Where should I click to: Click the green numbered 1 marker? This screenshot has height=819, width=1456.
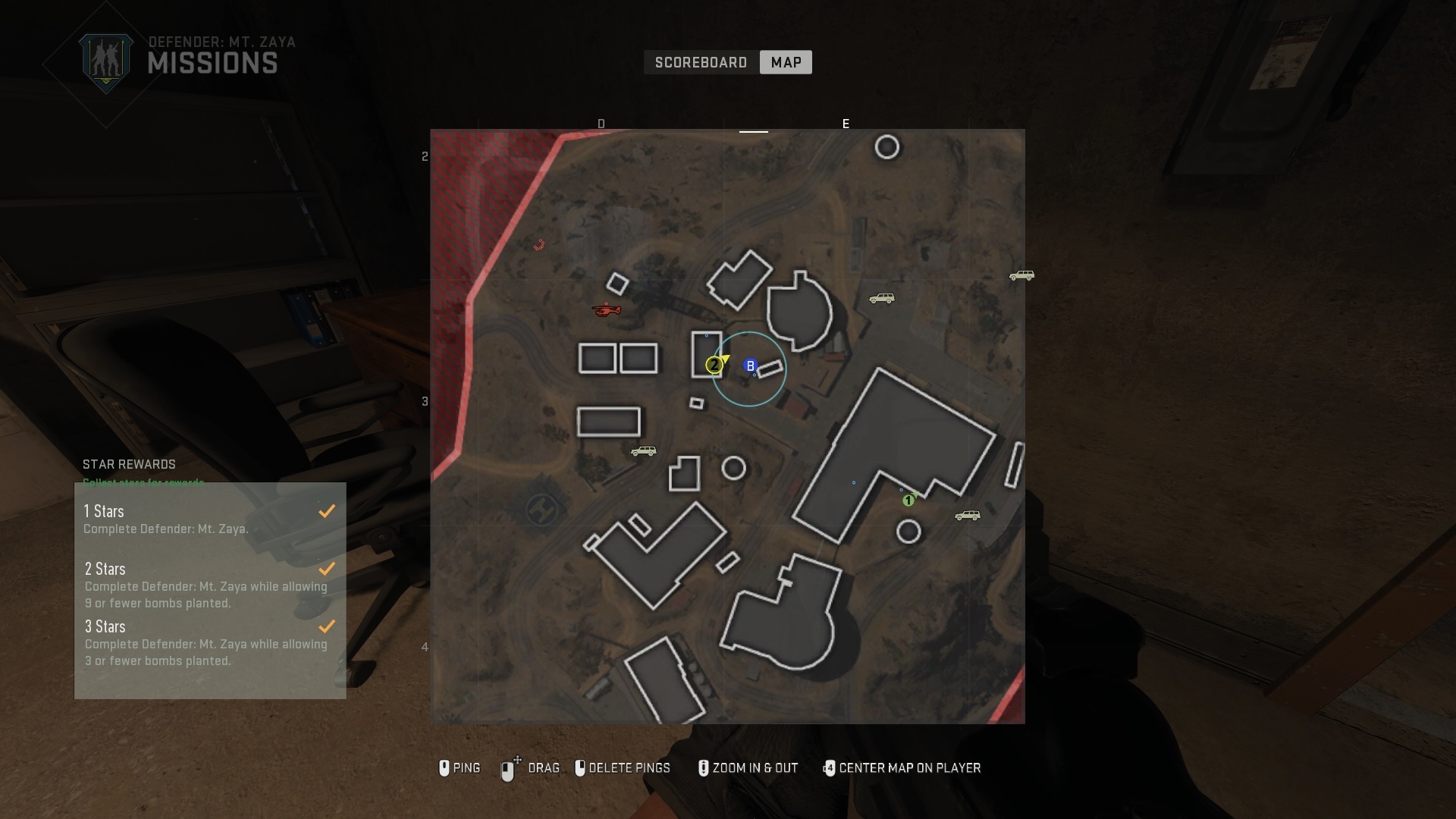(x=910, y=499)
